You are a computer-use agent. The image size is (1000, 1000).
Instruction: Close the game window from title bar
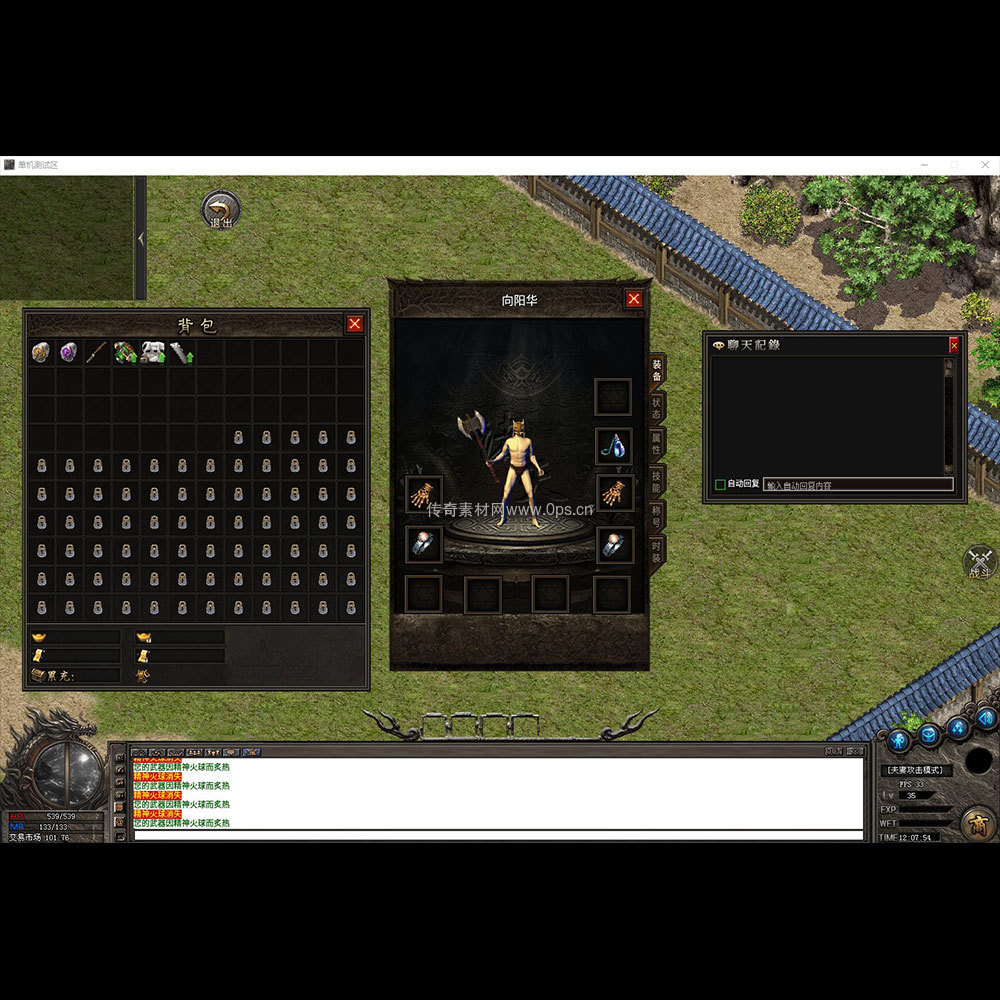point(985,165)
